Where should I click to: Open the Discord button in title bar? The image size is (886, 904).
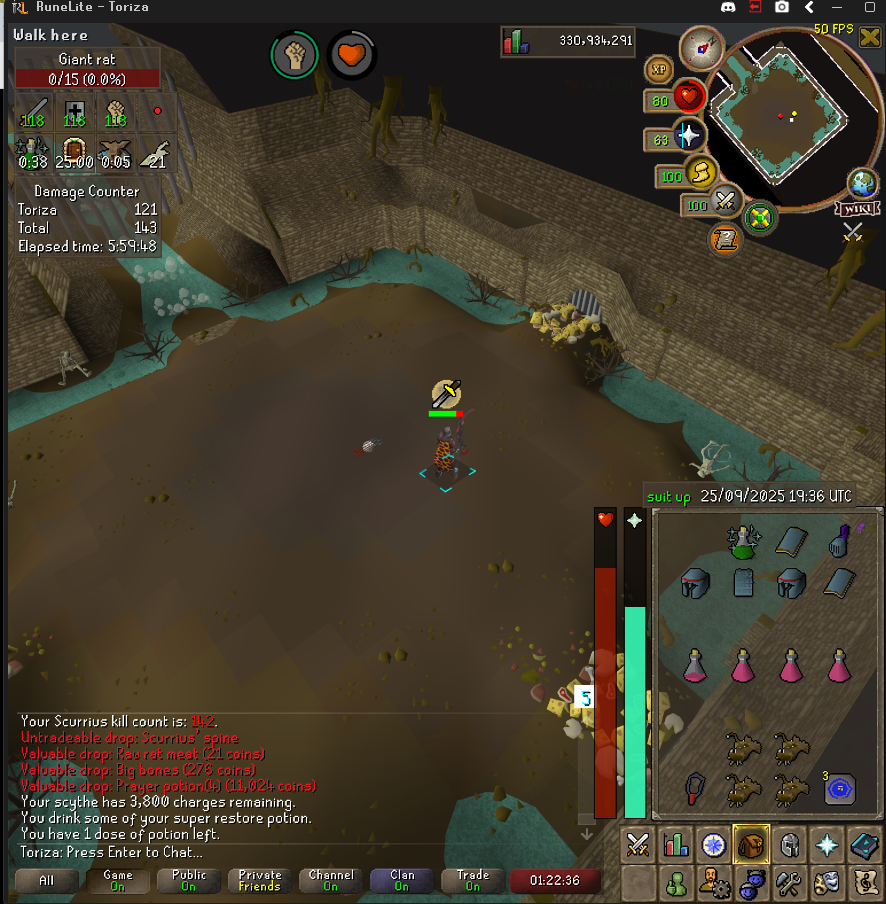click(727, 7)
